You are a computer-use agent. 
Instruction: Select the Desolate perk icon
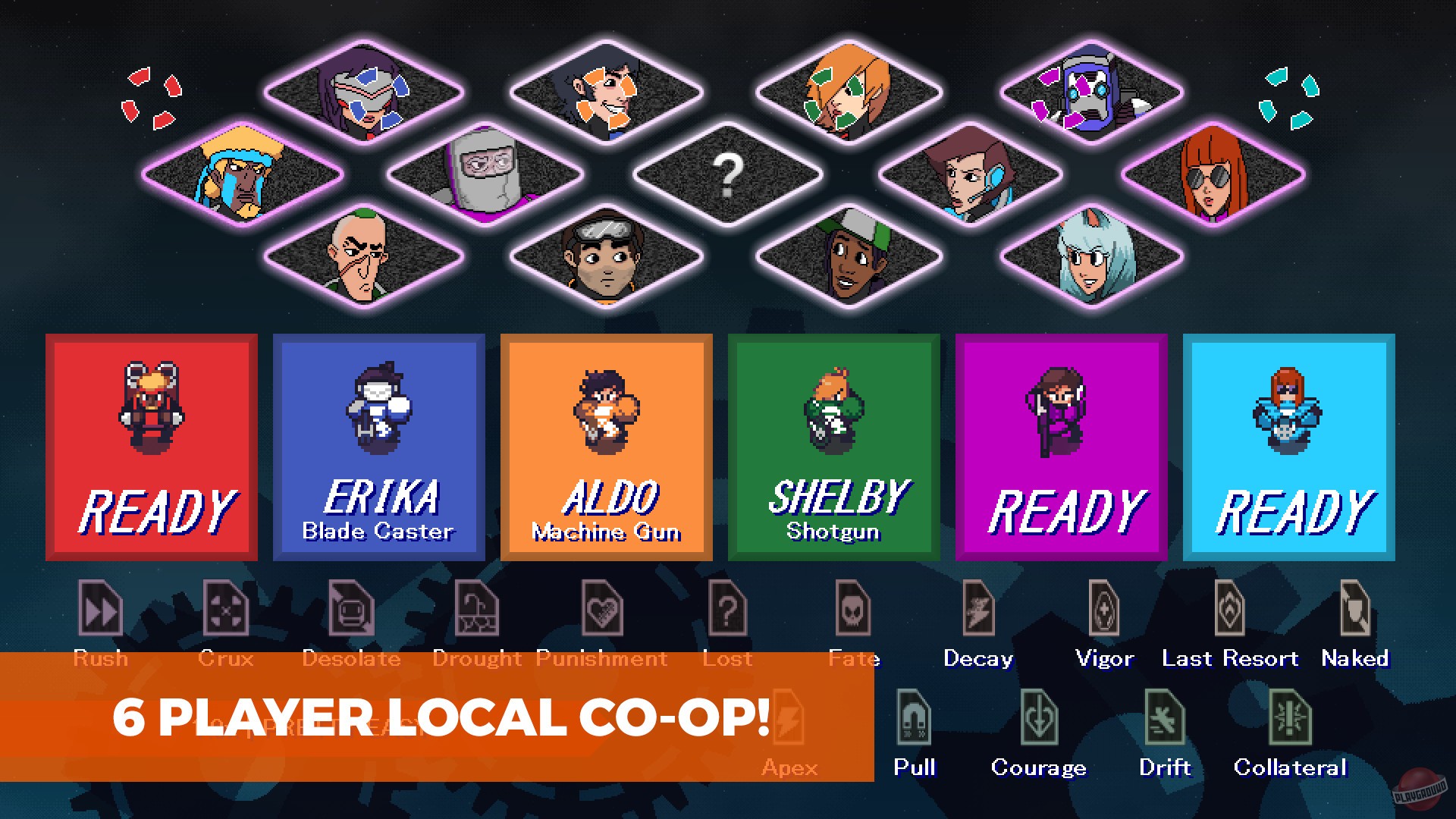(352, 610)
